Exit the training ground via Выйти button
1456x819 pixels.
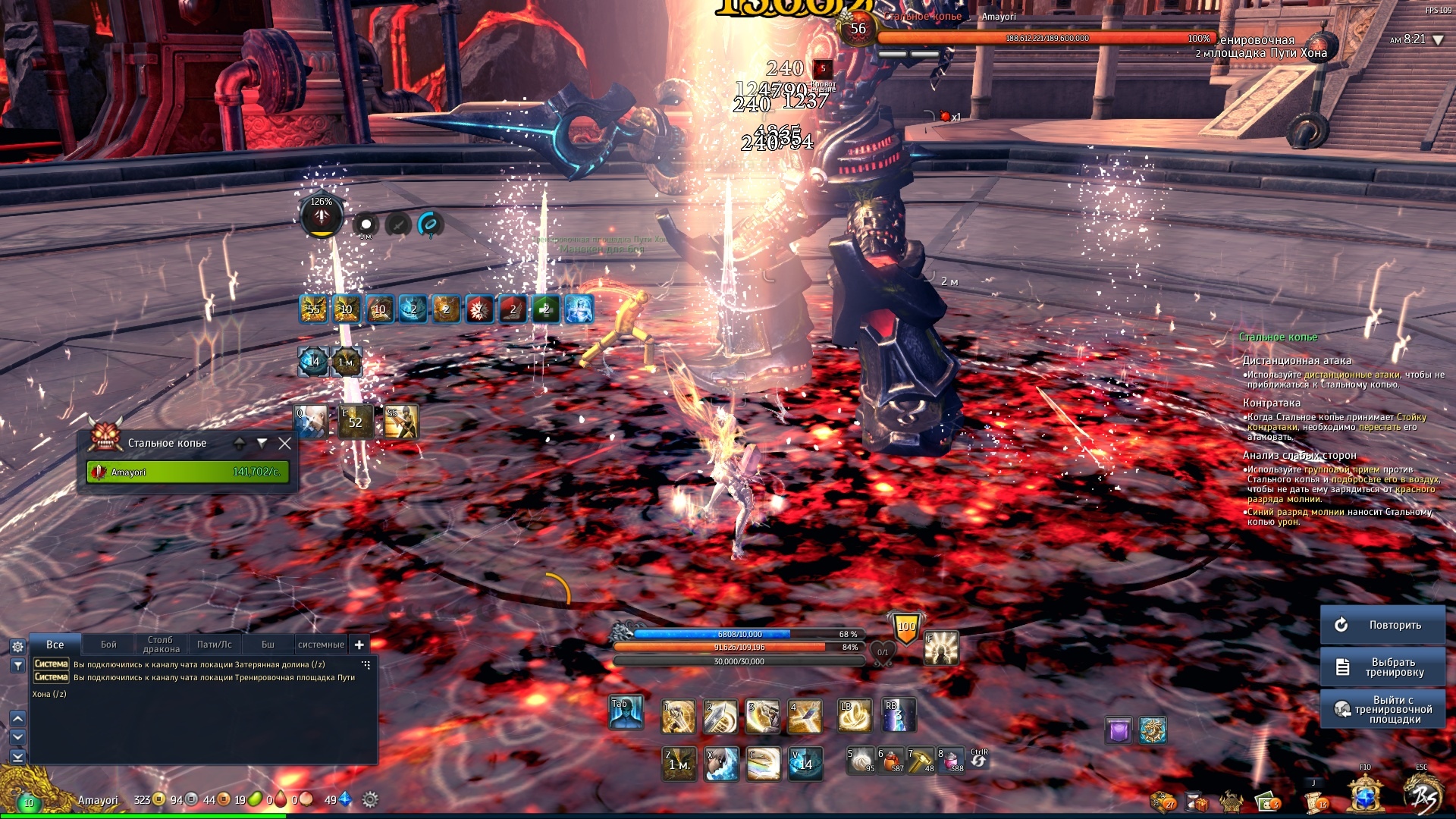click(1382, 709)
